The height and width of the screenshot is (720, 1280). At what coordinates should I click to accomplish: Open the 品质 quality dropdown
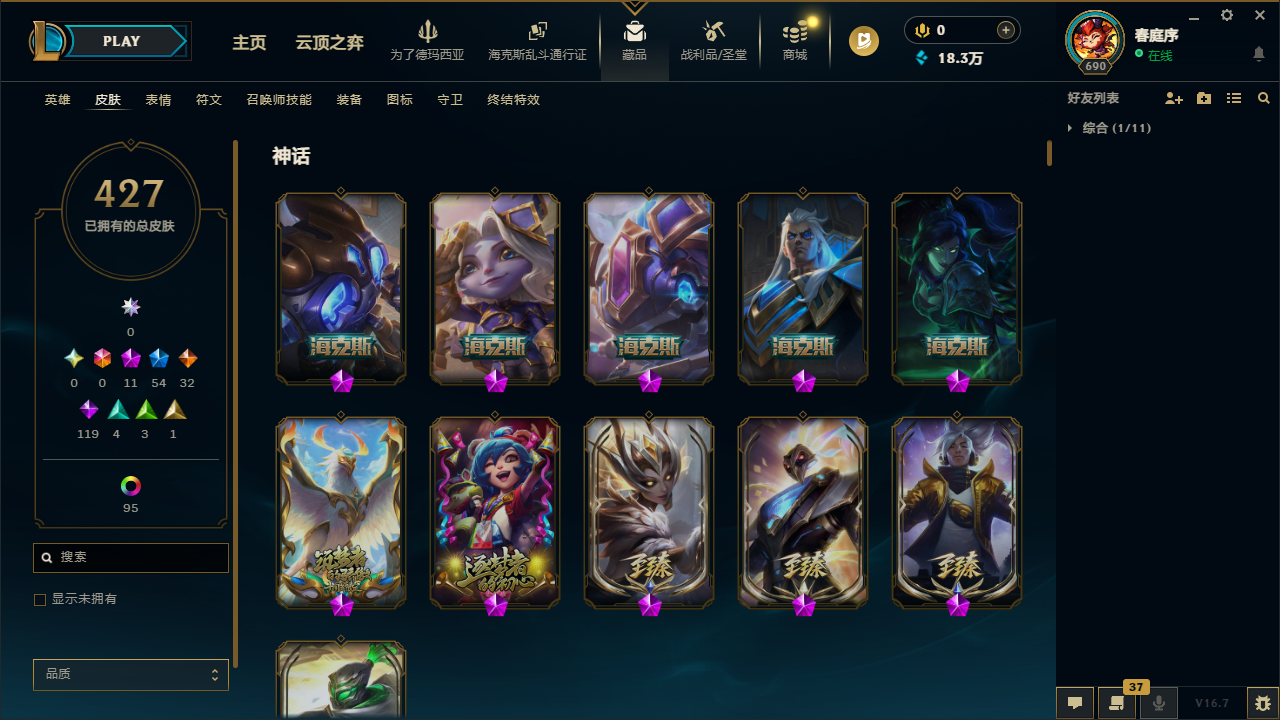click(130, 674)
